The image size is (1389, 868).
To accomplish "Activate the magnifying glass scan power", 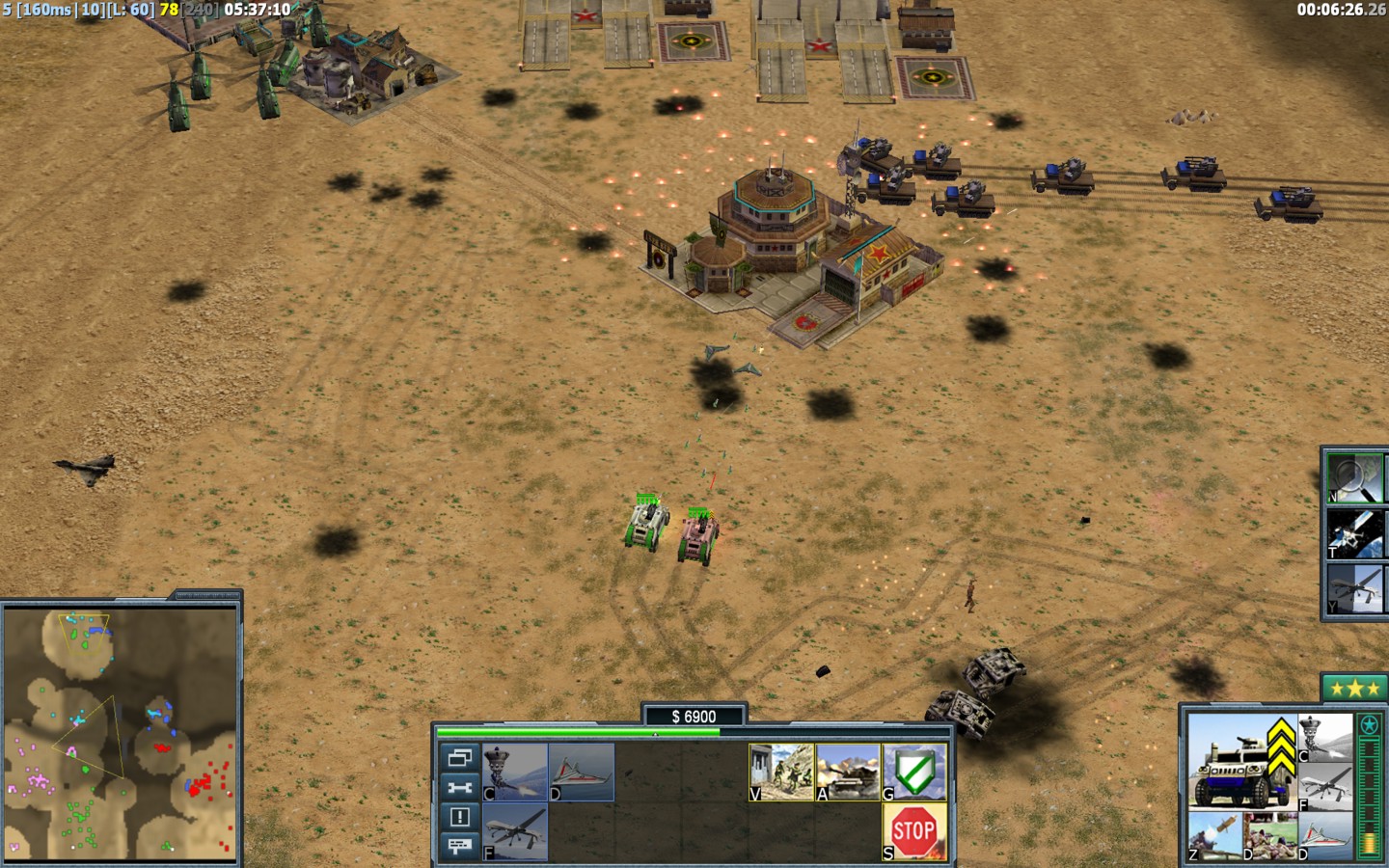I will (1353, 479).
